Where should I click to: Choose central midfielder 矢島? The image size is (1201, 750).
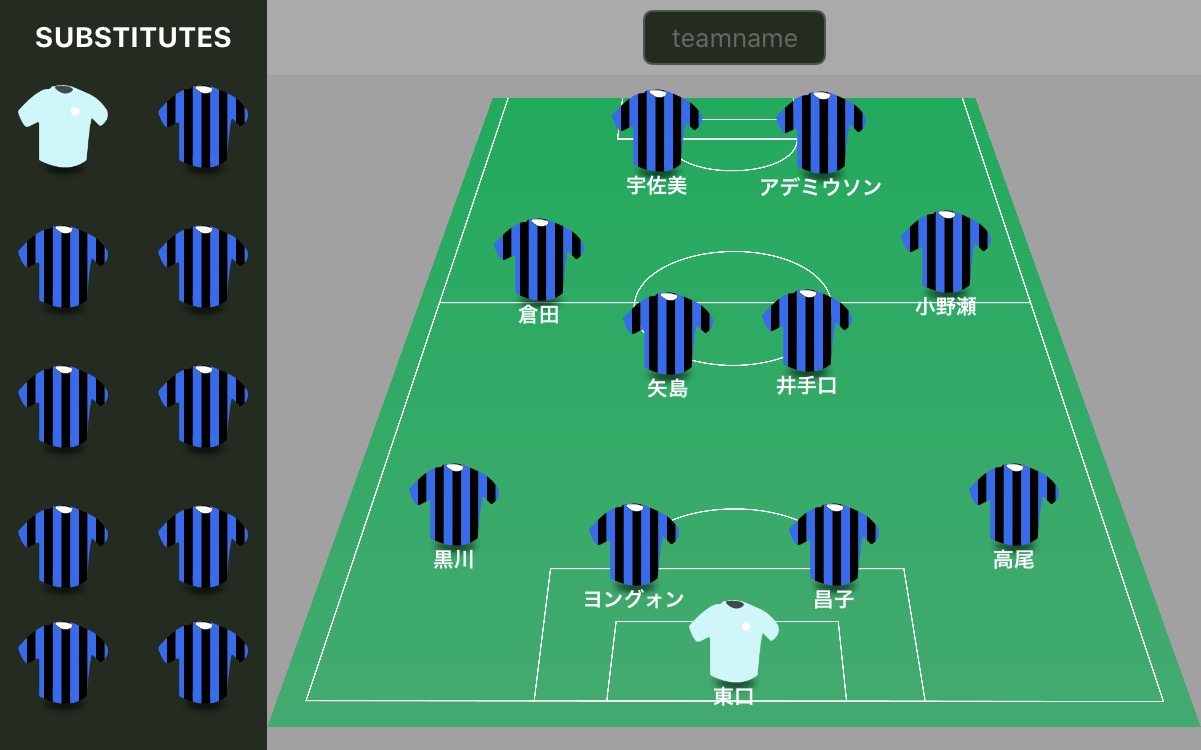pos(667,334)
